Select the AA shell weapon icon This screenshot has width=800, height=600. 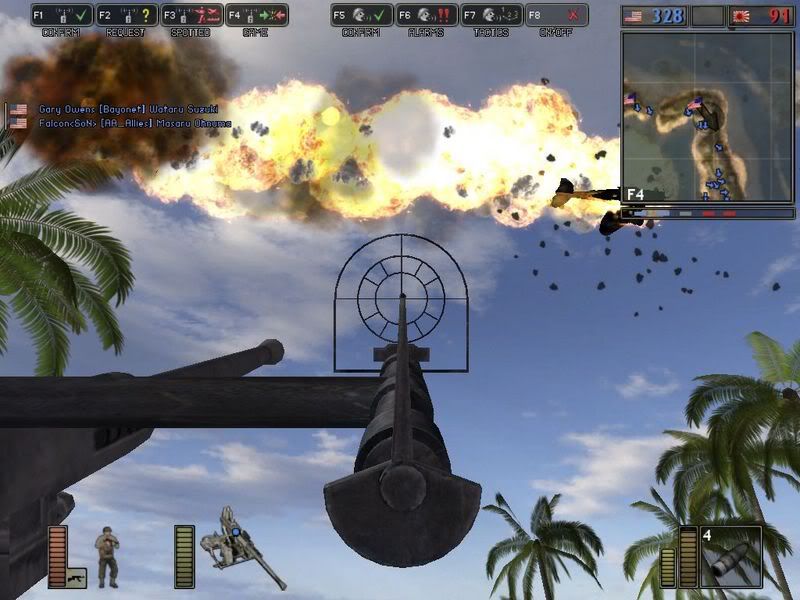point(731,556)
